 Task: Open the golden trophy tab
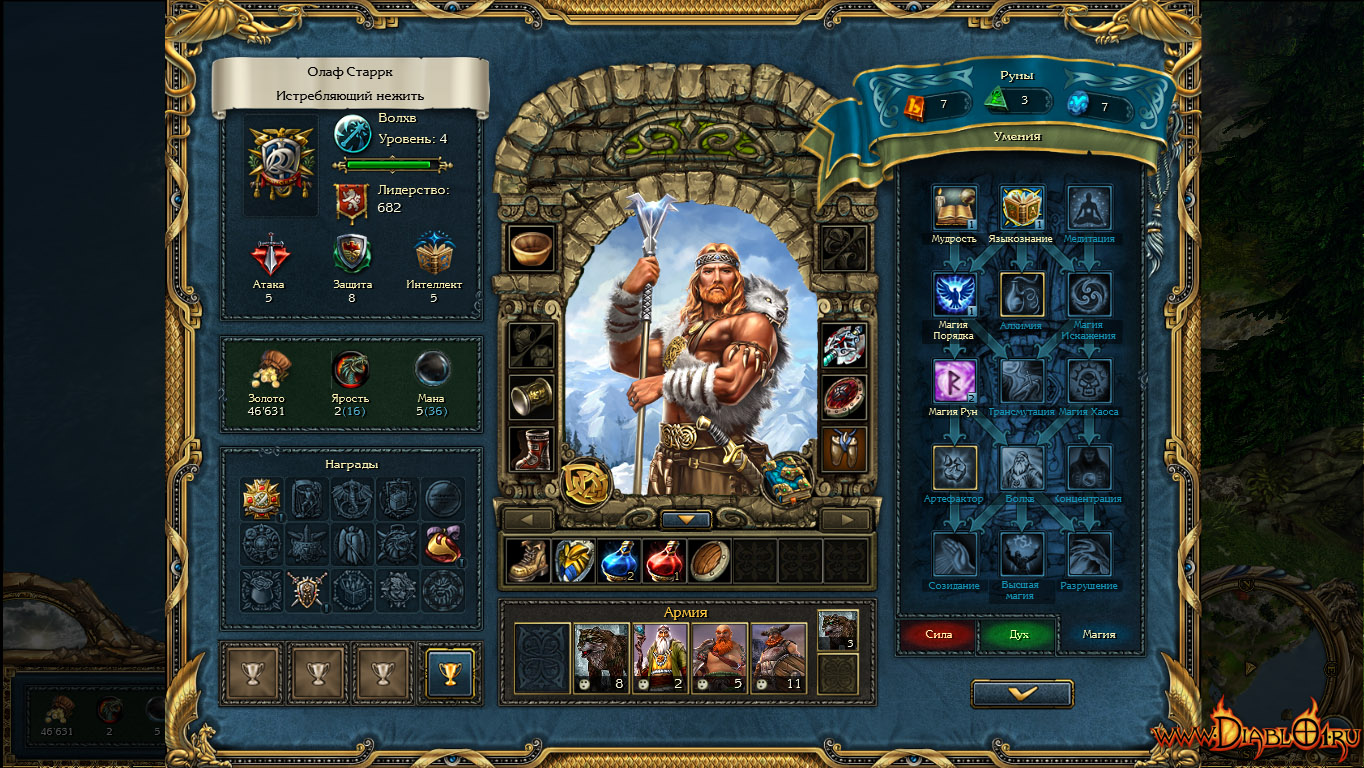pos(449,672)
